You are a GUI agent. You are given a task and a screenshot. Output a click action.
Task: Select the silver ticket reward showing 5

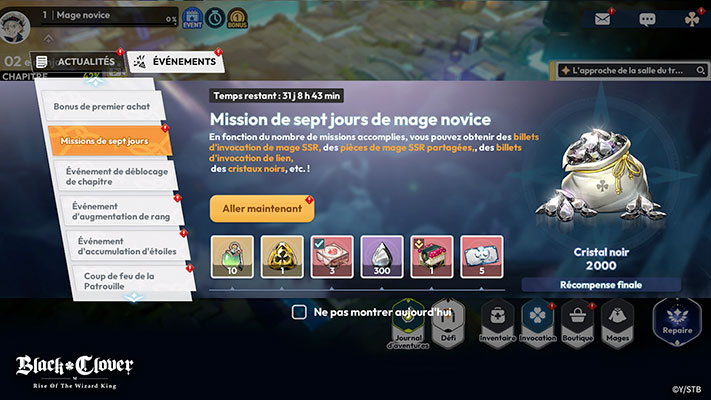click(x=482, y=257)
